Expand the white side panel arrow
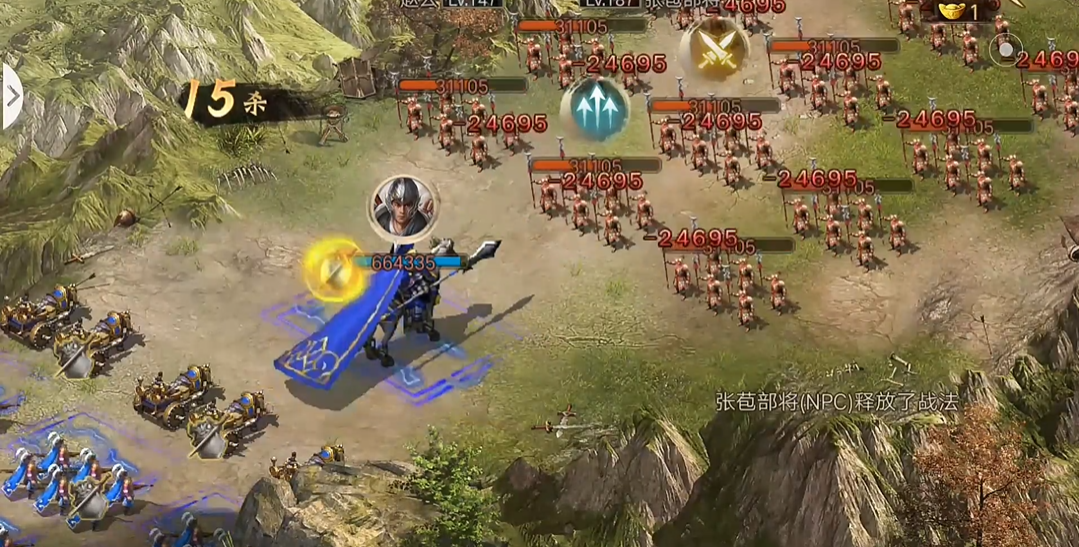 pyautogui.click(x=11, y=97)
